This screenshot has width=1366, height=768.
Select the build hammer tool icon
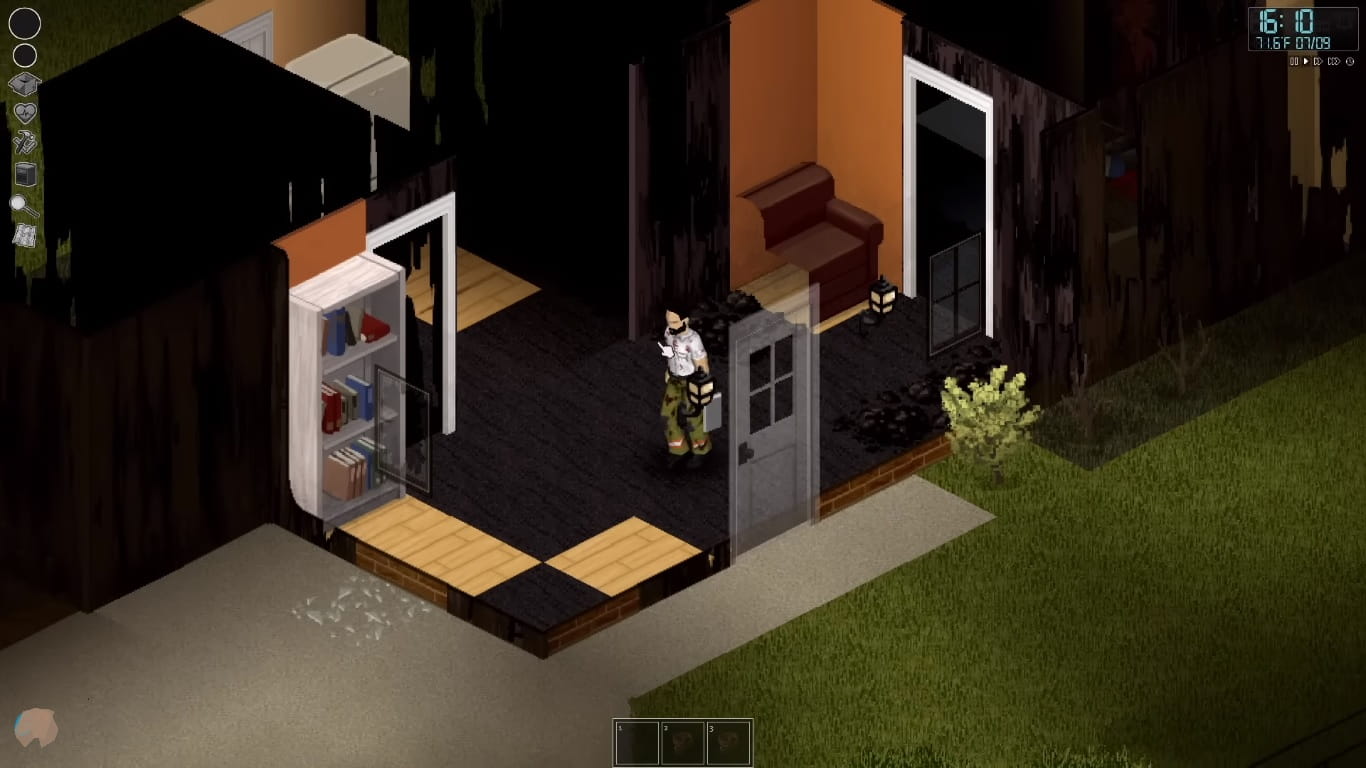click(x=23, y=141)
